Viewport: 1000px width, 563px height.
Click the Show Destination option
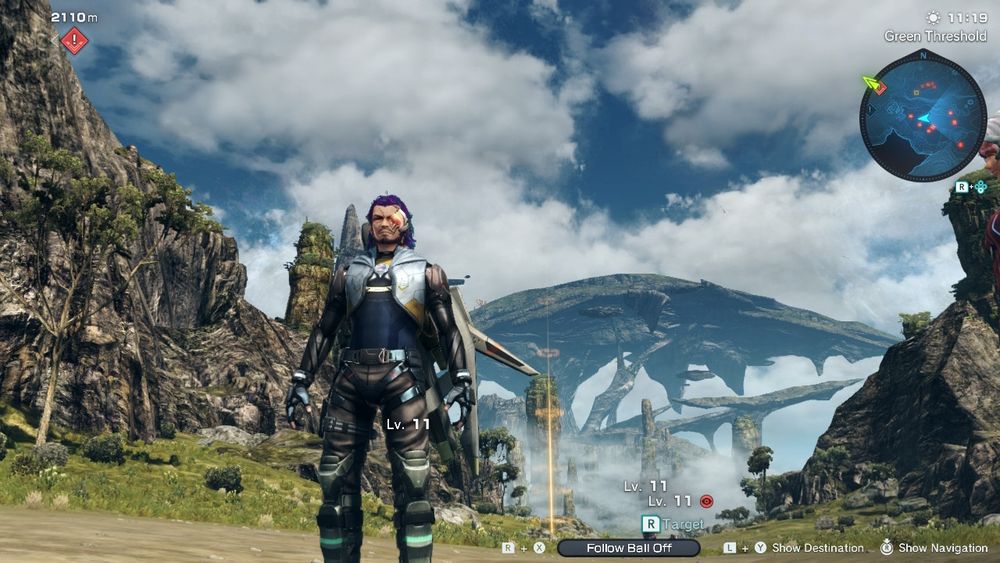[x=817, y=548]
